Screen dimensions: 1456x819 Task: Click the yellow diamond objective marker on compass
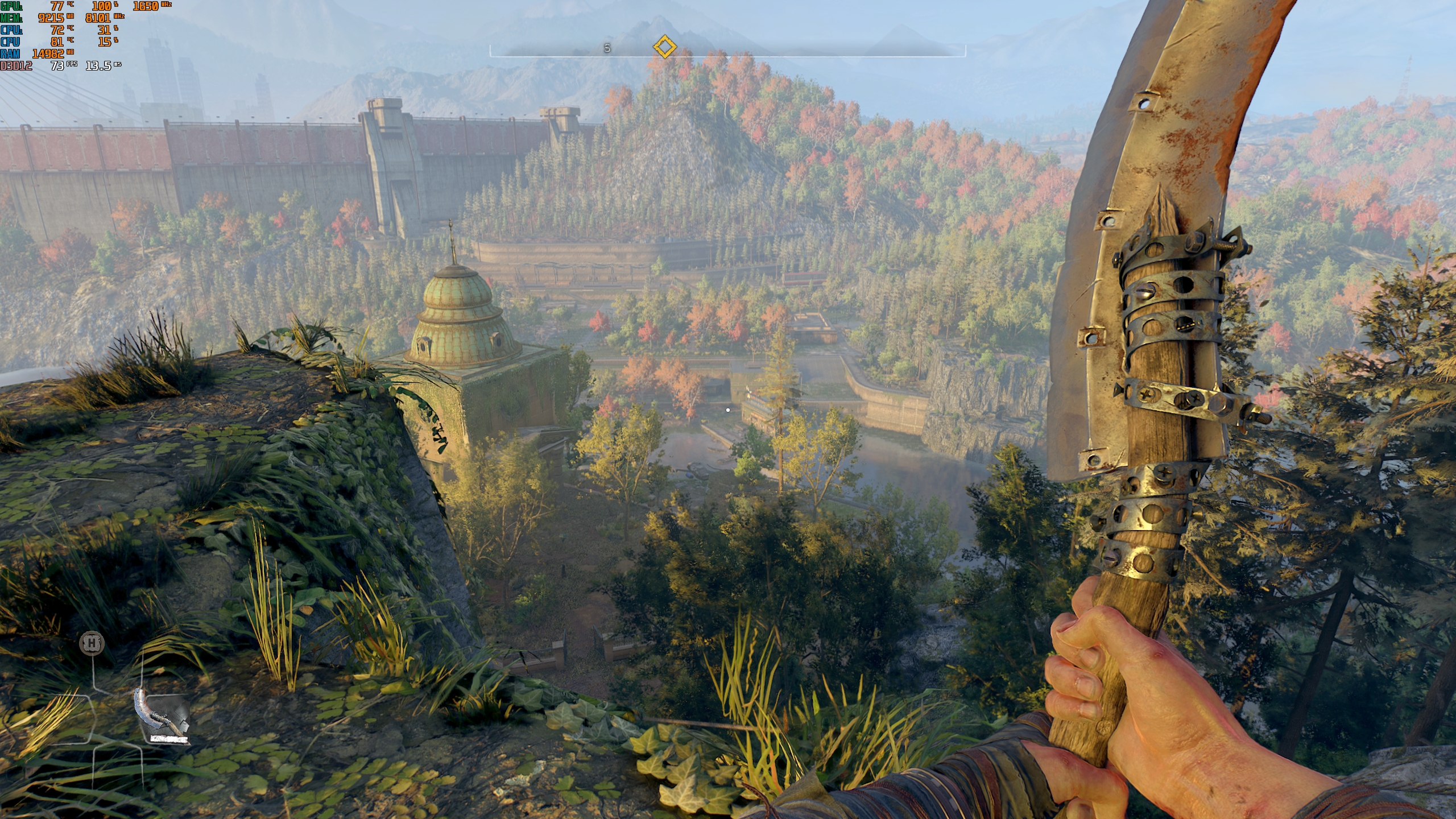[x=664, y=47]
